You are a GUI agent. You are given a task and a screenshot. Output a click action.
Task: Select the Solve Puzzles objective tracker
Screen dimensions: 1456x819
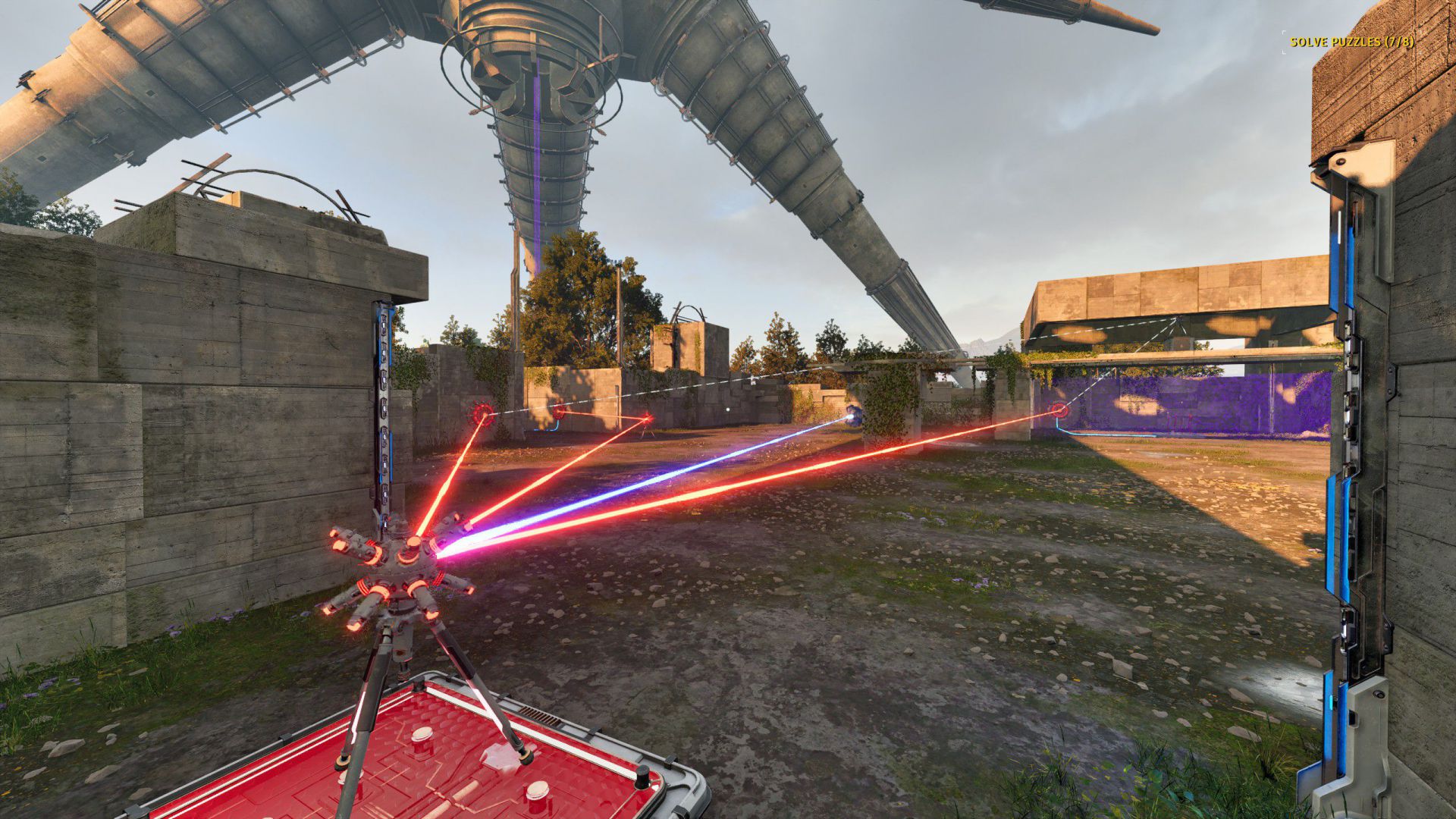1352,42
